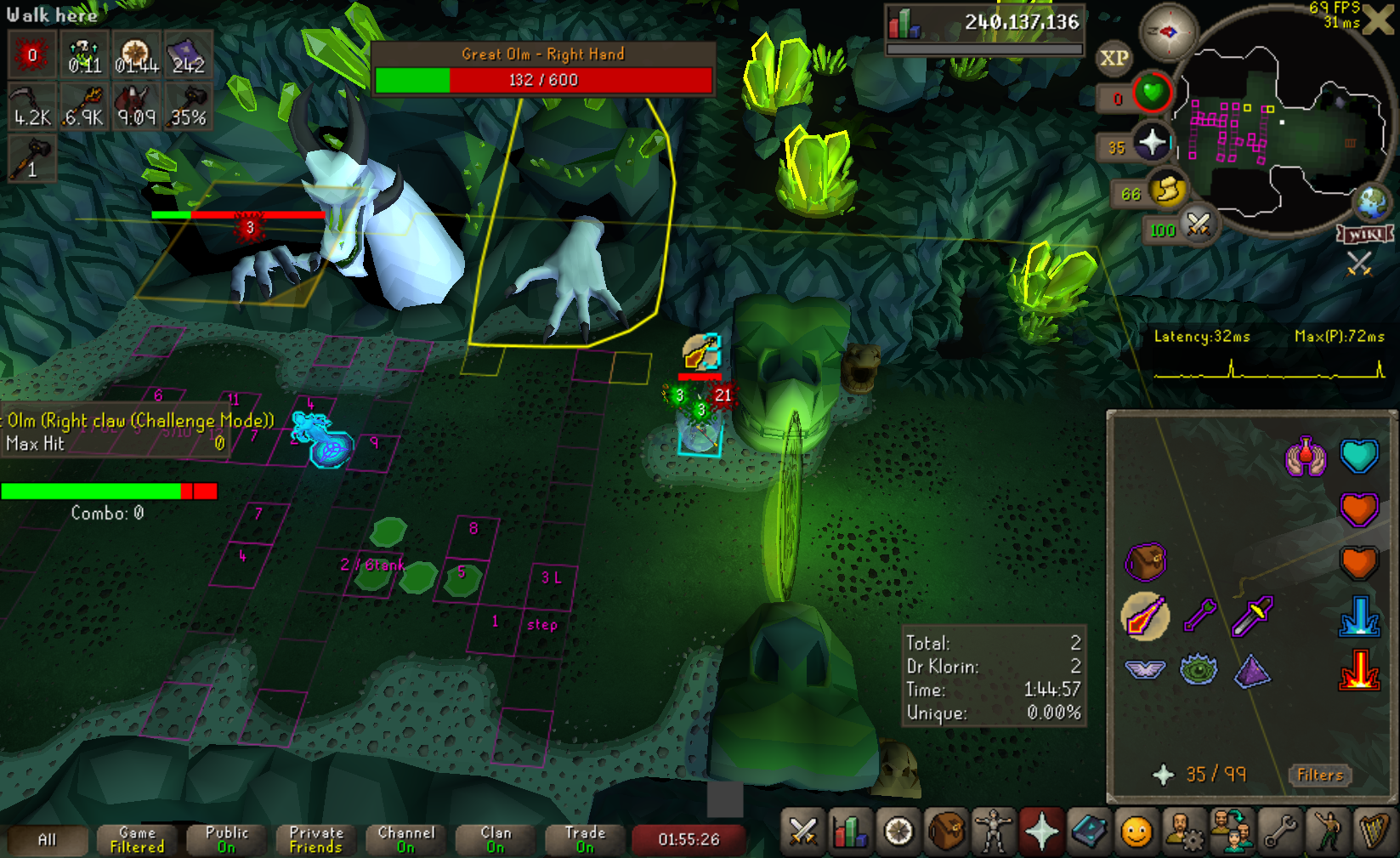Switch to the Skills tab
The width and height of the screenshot is (1400, 858).
(849, 832)
